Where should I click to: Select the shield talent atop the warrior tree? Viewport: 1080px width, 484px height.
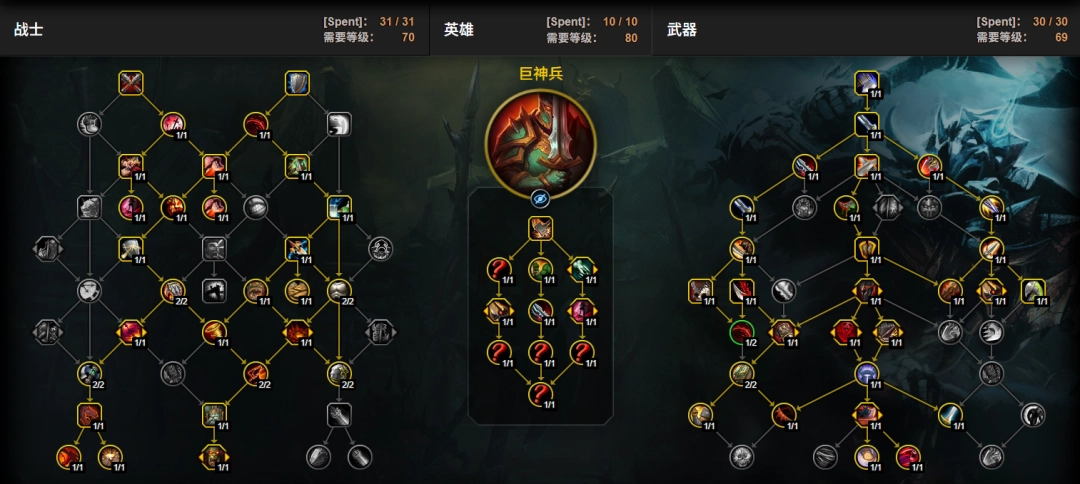[x=297, y=82]
